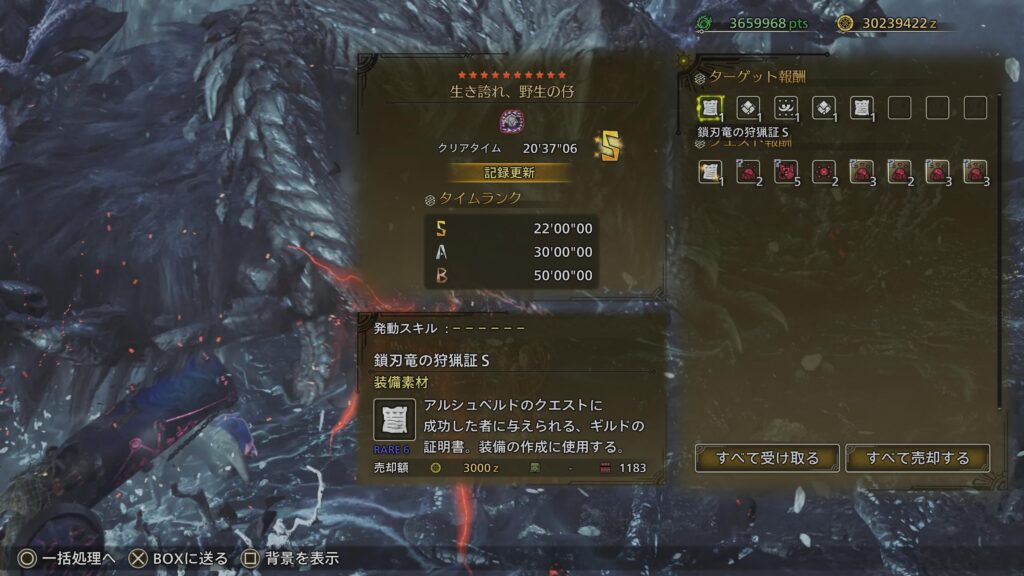The image size is (1024, 576).
Task: Select the quest reward with quantity 5
Action: point(786,172)
